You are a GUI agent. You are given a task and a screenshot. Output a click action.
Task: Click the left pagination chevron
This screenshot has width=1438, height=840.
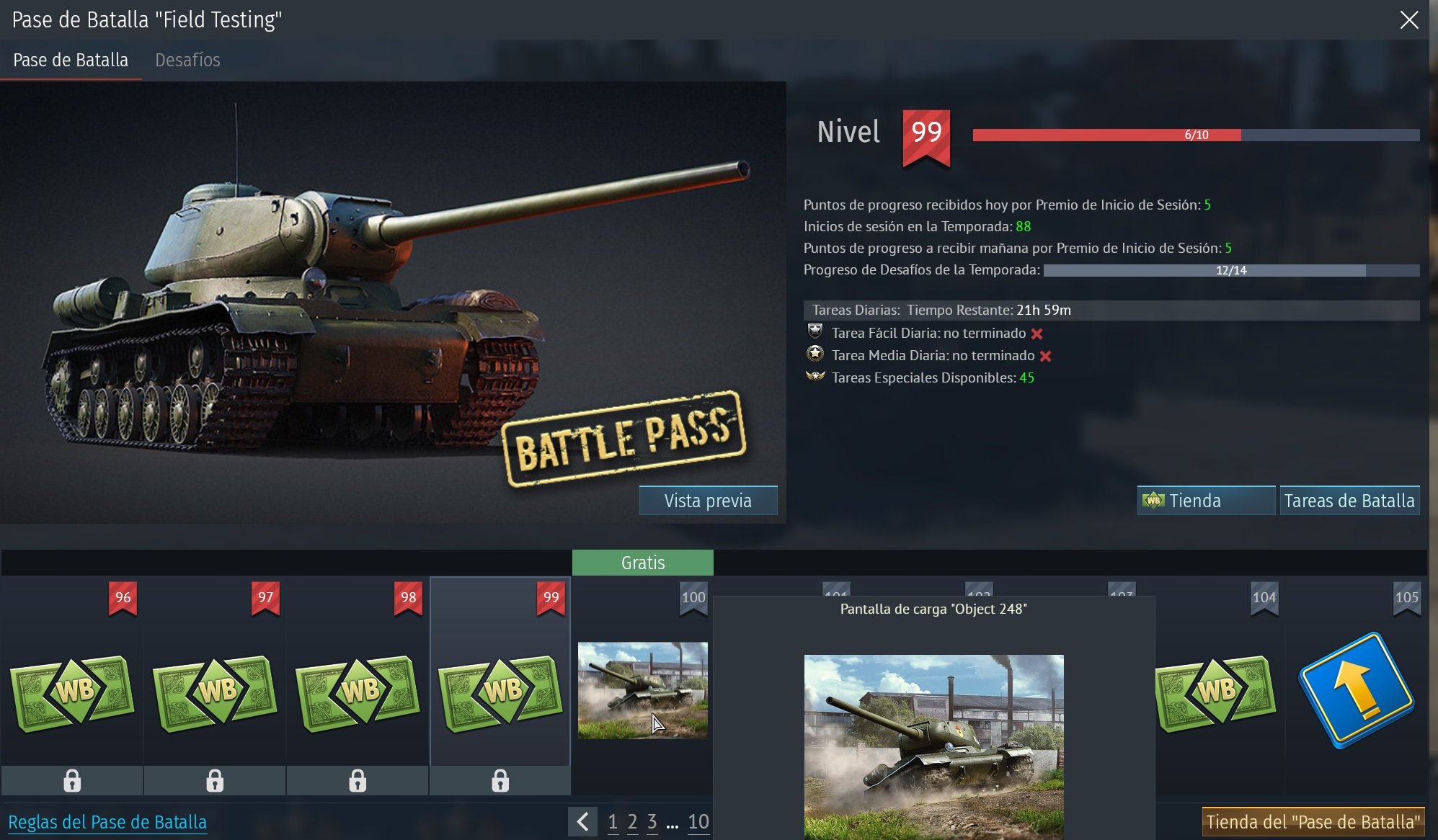click(x=582, y=821)
